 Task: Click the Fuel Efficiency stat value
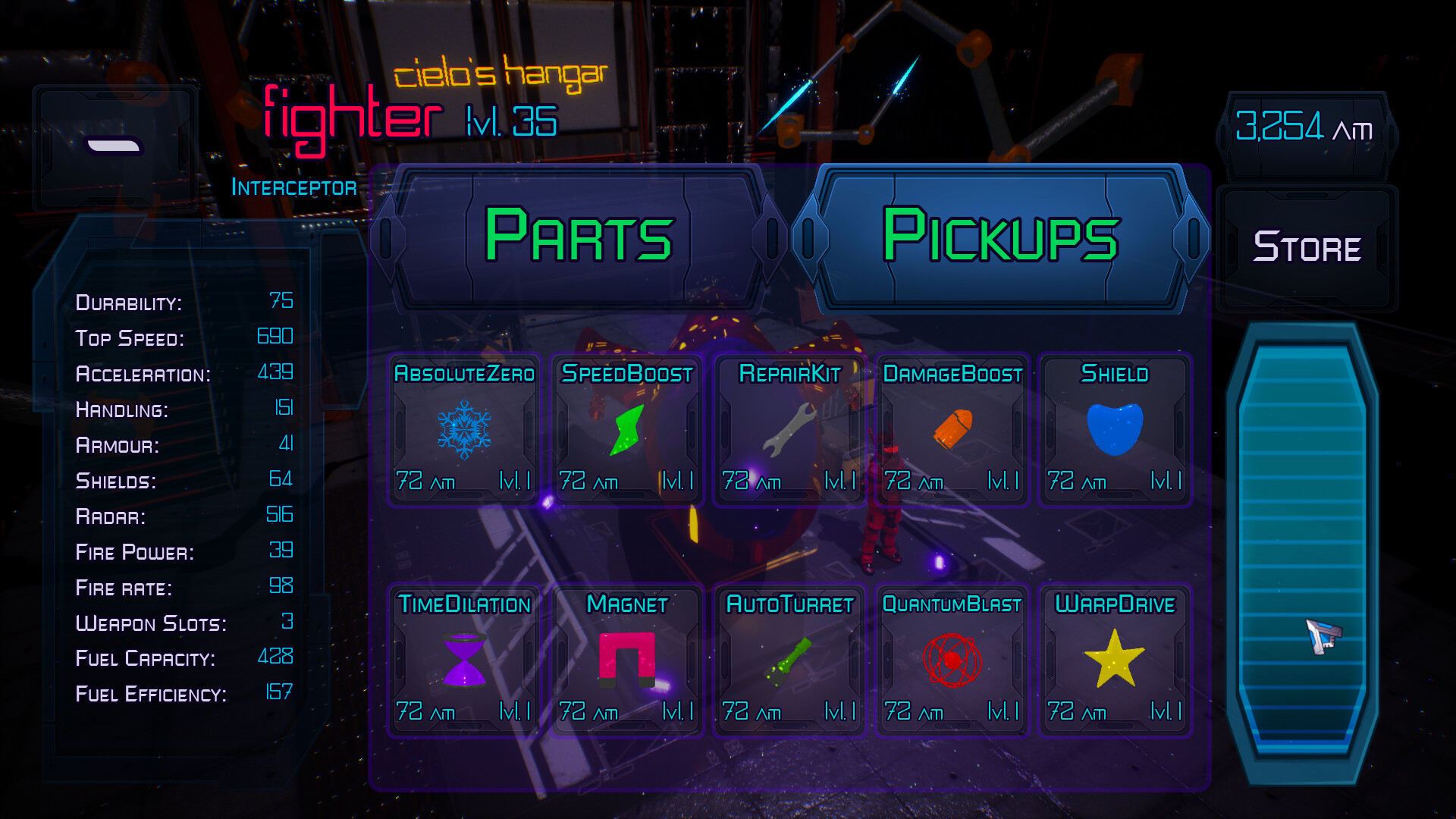coord(281,690)
